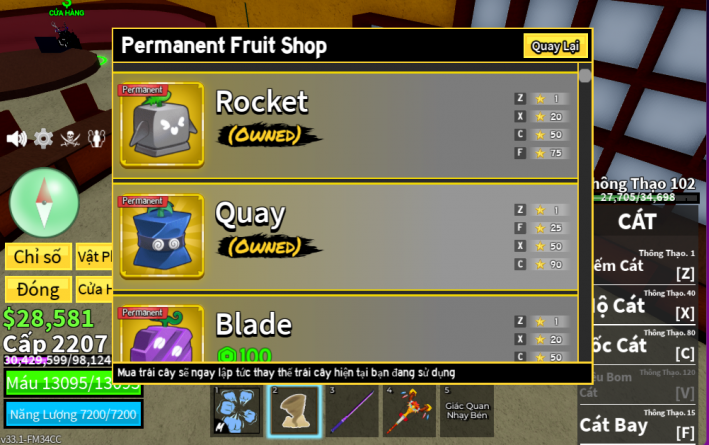Choose the Quay permanent fruit icon

tap(161, 236)
